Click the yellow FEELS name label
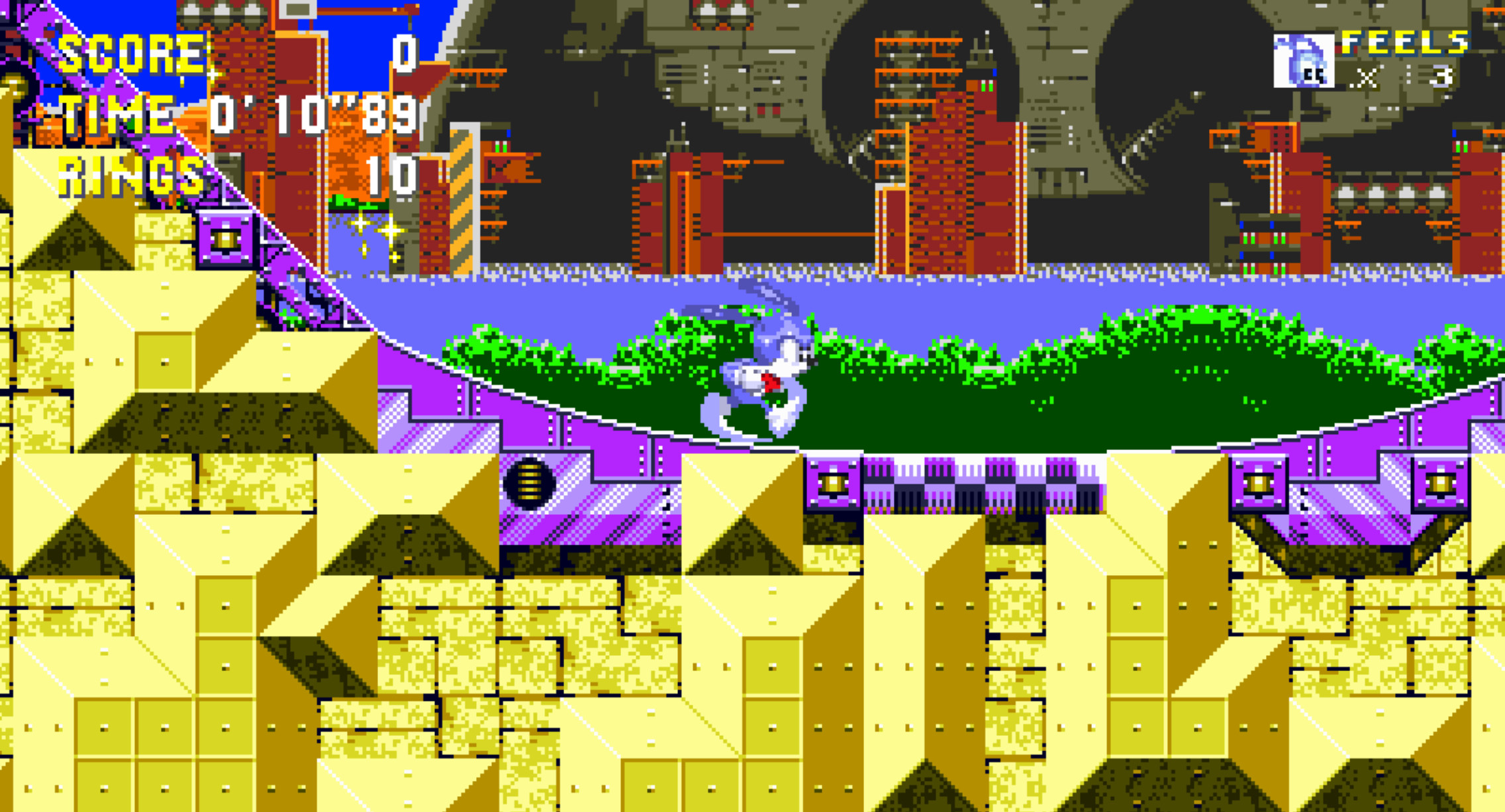The width and height of the screenshot is (1505, 812). pos(1405,44)
